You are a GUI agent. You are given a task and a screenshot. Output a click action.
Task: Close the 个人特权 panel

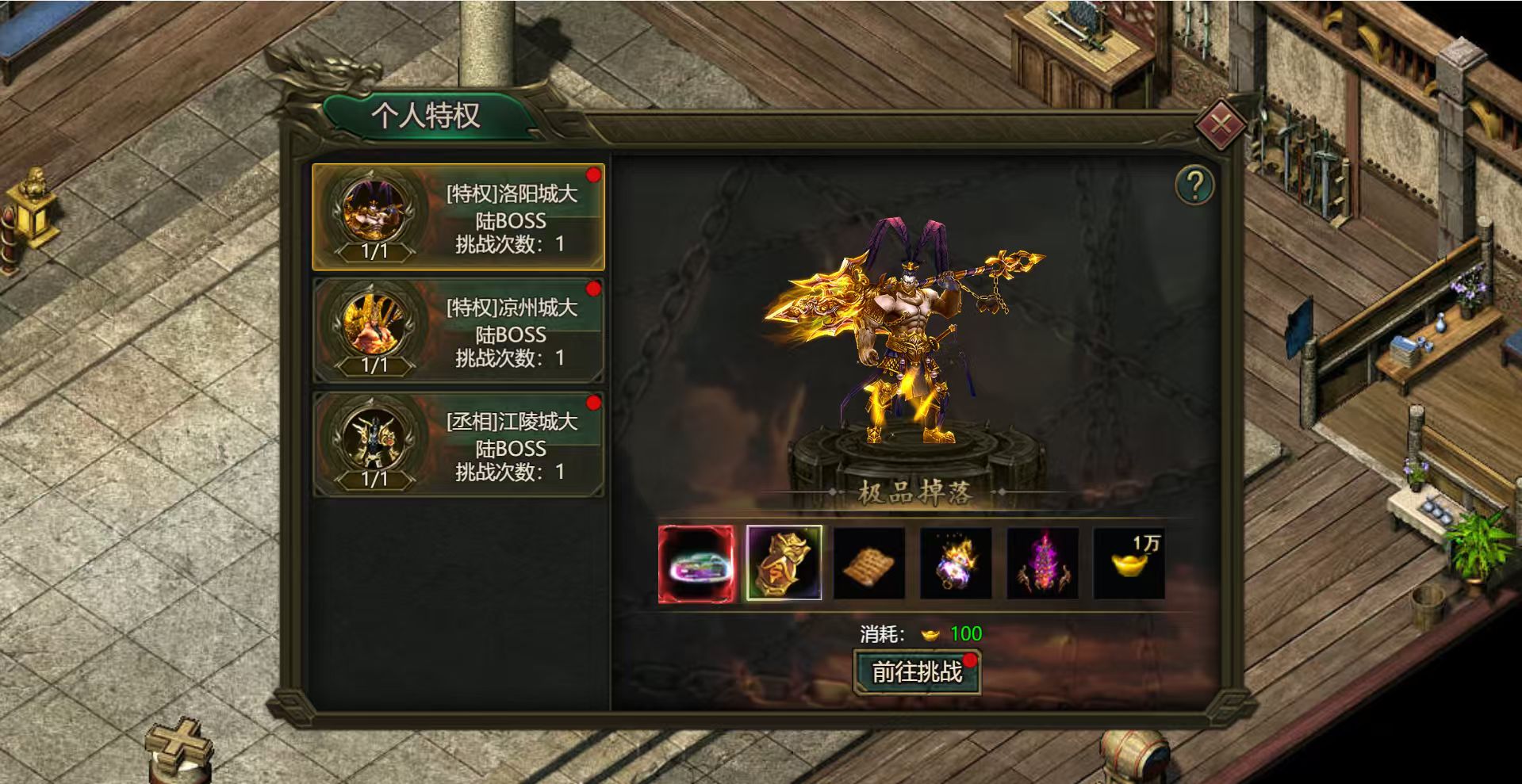pyautogui.click(x=1221, y=124)
